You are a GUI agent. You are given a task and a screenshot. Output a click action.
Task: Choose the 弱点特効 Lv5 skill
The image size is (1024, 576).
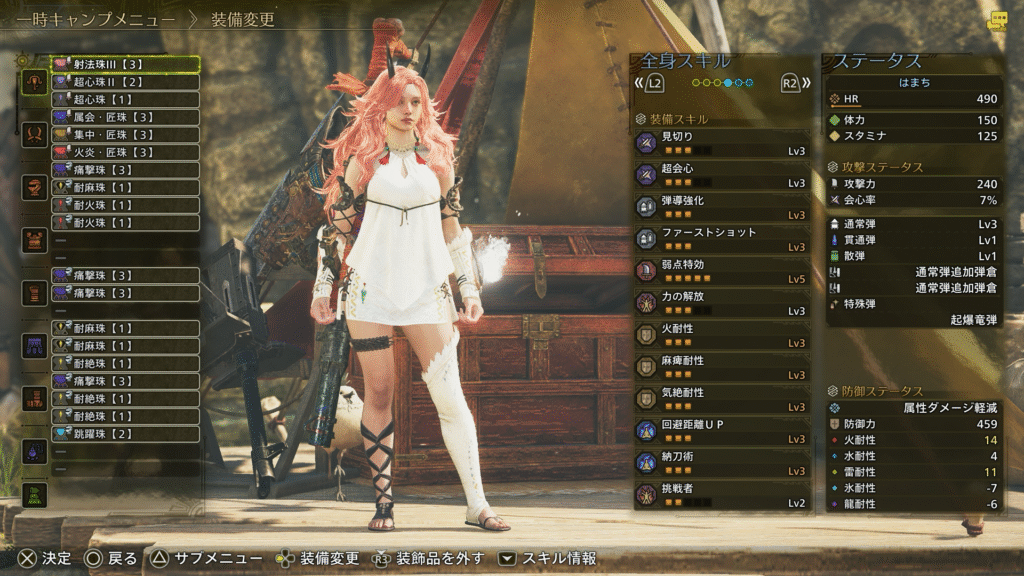pyautogui.click(x=722, y=271)
